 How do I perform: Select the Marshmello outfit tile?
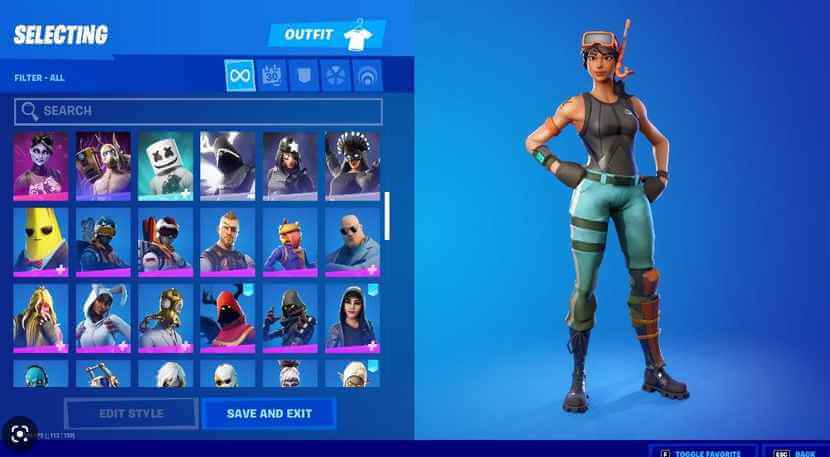point(165,165)
